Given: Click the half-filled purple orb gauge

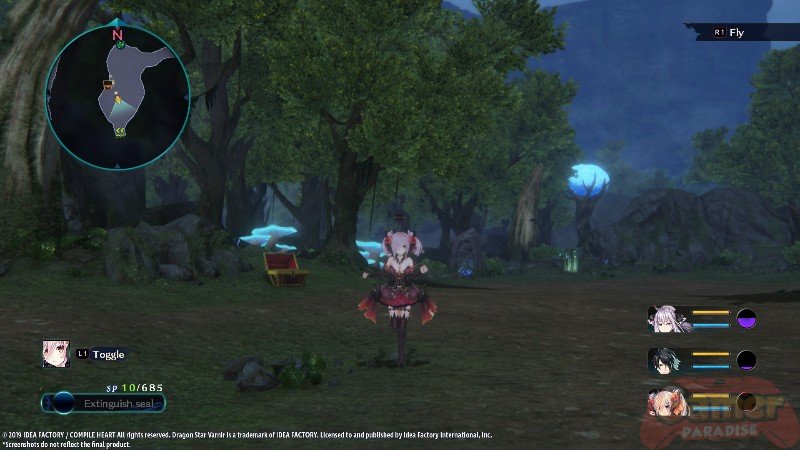Looking at the screenshot, I should [746, 319].
